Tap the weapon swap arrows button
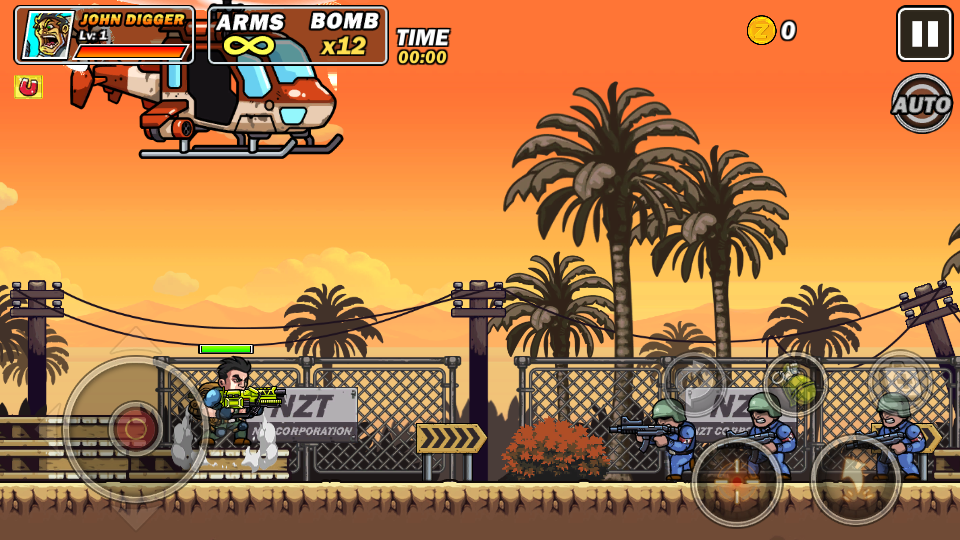 coord(695,383)
